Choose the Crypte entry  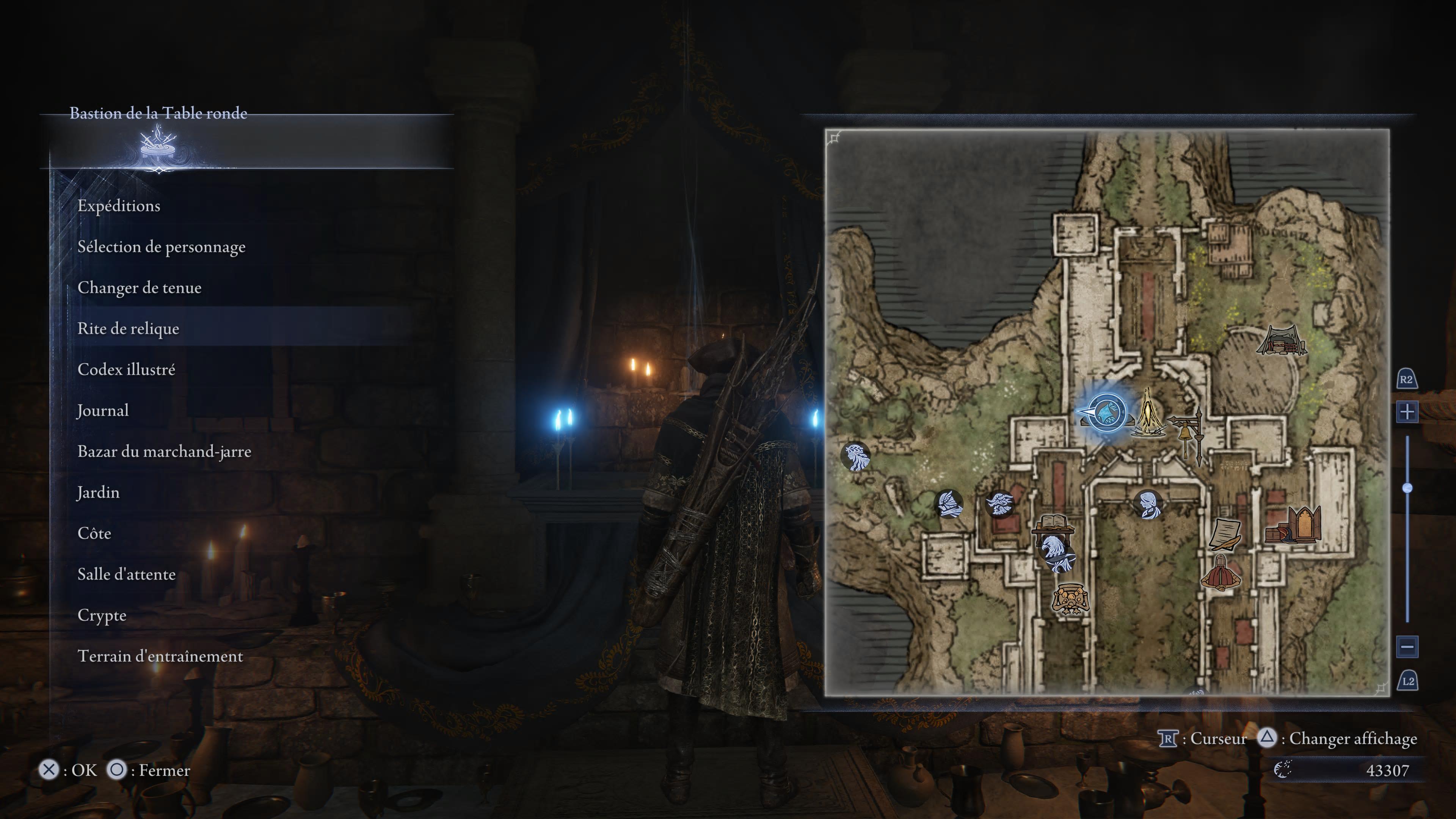102,615
